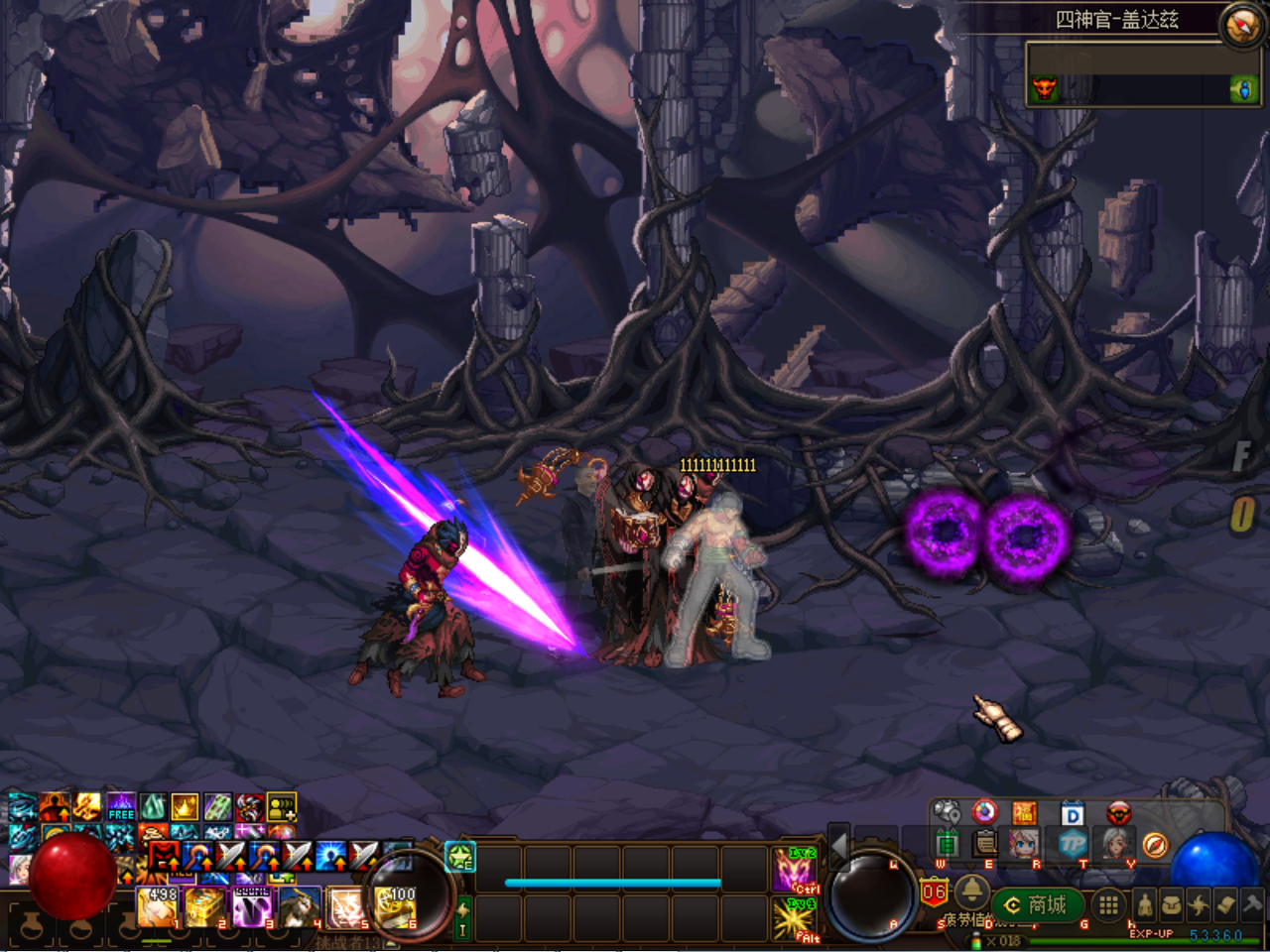Click the red 福 fortune icon

[1024, 814]
